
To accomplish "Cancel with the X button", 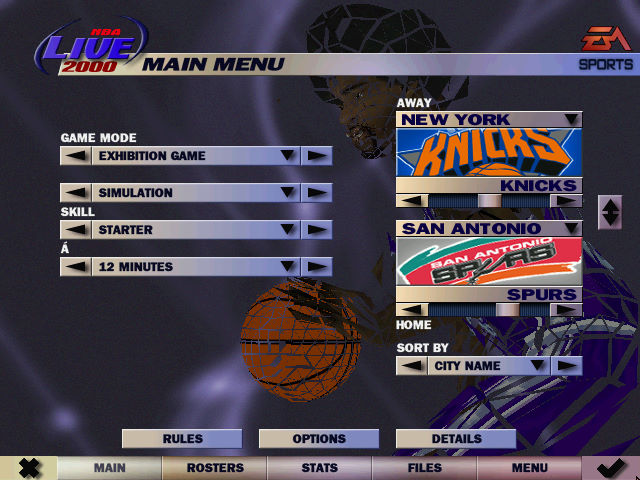I will coord(29,468).
